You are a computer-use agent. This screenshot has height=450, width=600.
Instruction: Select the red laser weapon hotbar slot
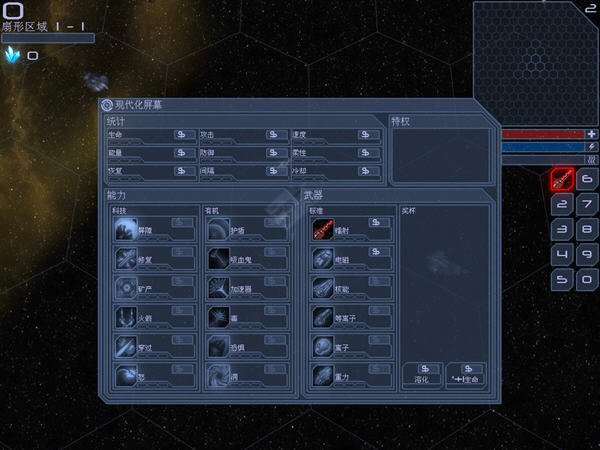pyautogui.click(x=562, y=180)
